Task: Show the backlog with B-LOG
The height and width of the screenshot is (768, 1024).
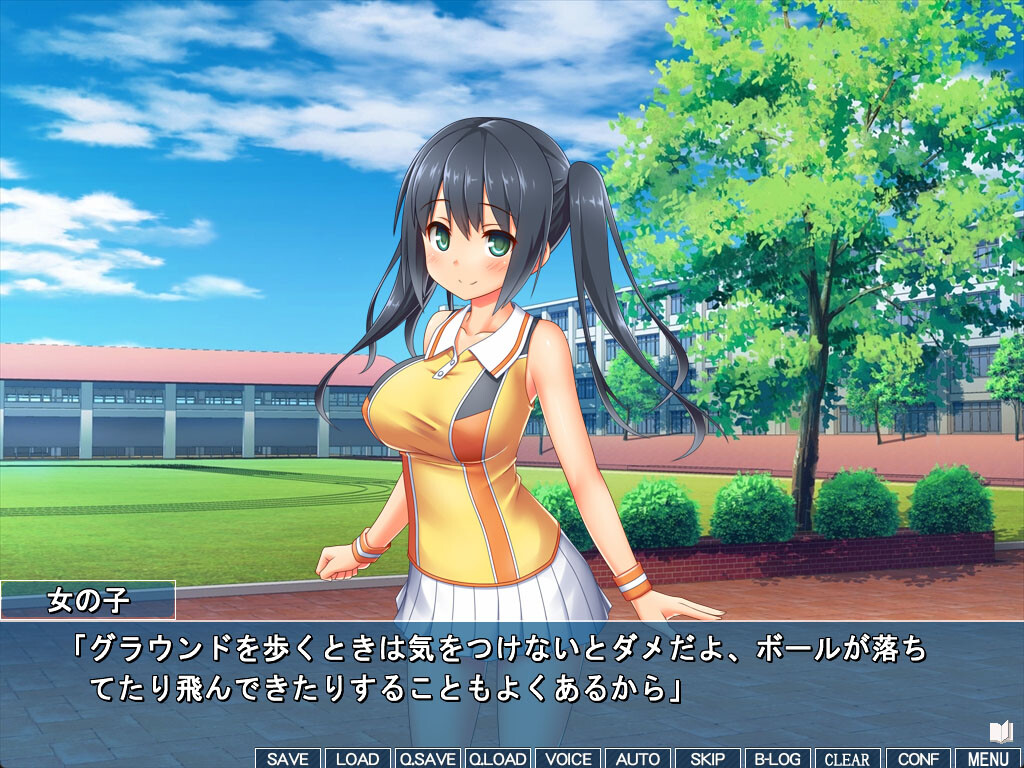Action: pyautogui.click(x=777, y=759)
